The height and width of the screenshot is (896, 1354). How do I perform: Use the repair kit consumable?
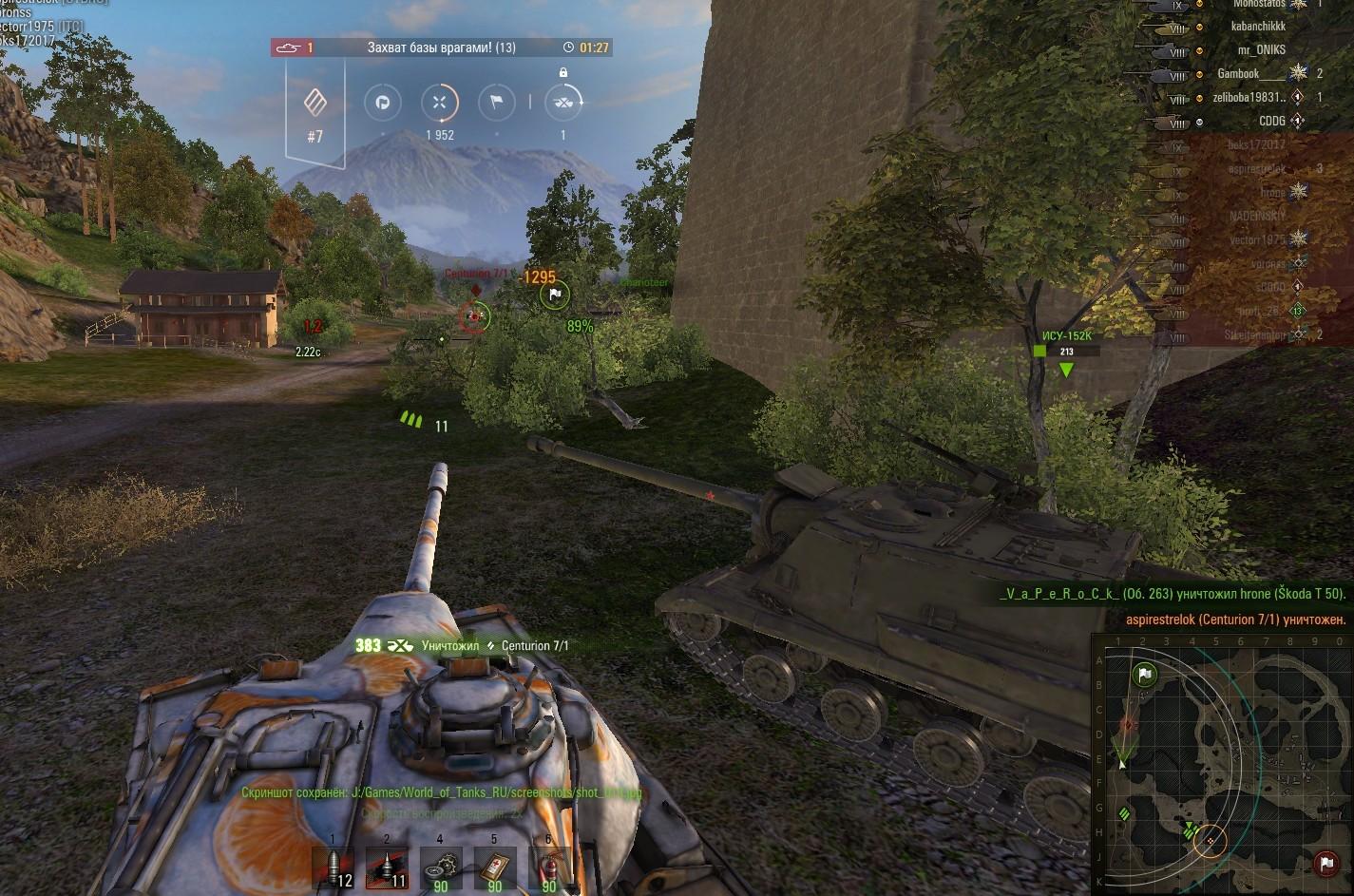click(x=441, y=868)
